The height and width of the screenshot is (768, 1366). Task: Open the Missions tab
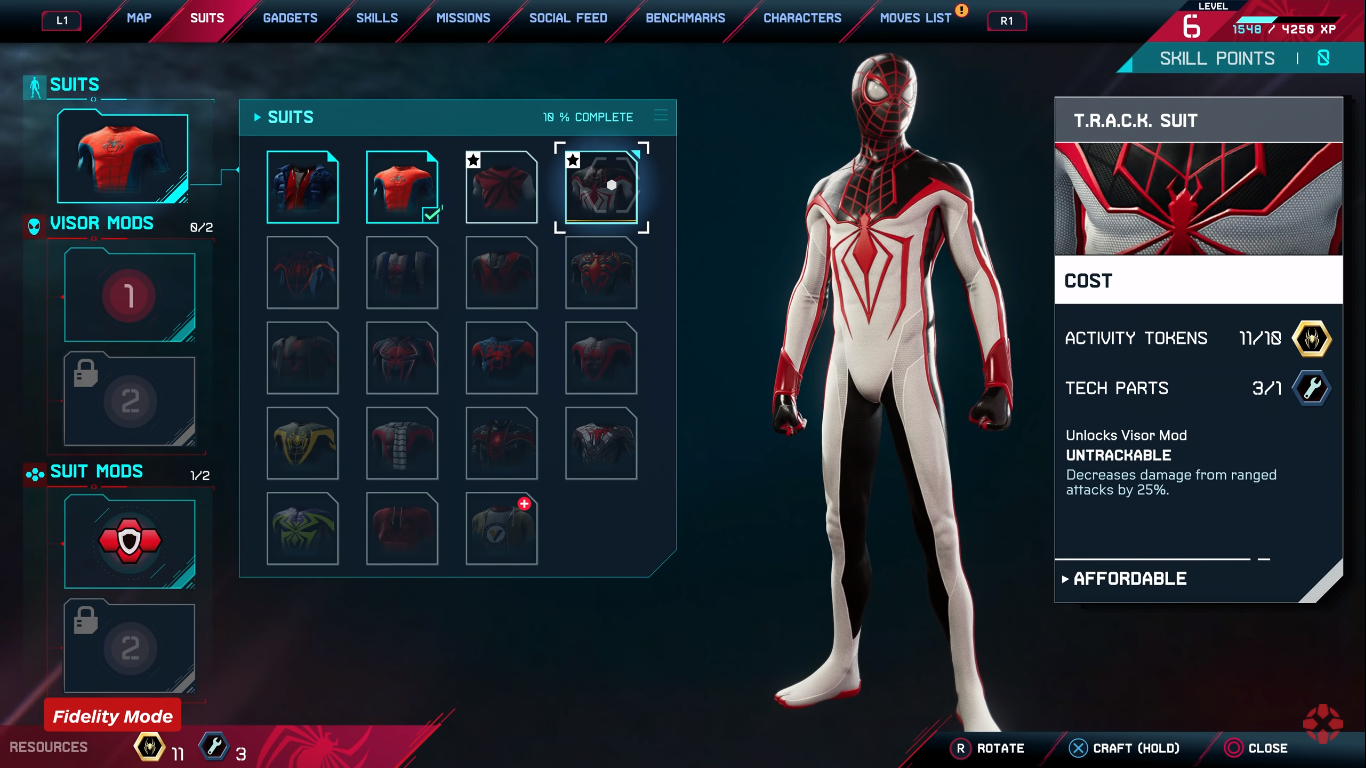(x=463, y=18)
